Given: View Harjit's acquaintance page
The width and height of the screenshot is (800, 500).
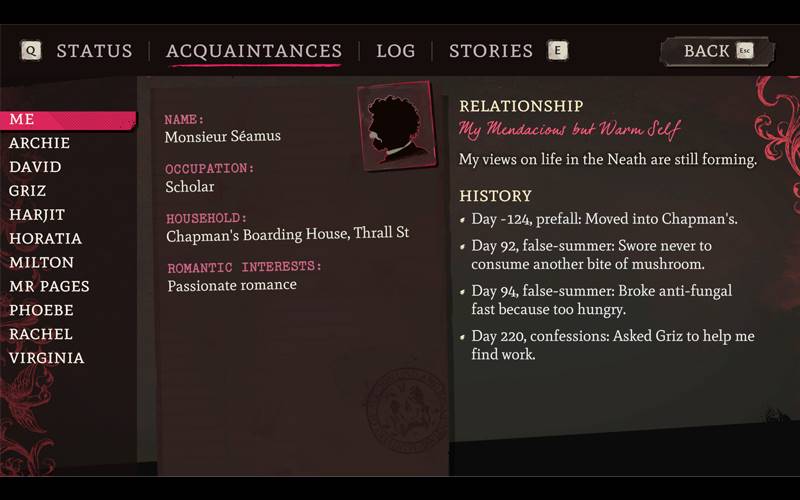Looking at the screenshot, I should [x=37, y=215].
